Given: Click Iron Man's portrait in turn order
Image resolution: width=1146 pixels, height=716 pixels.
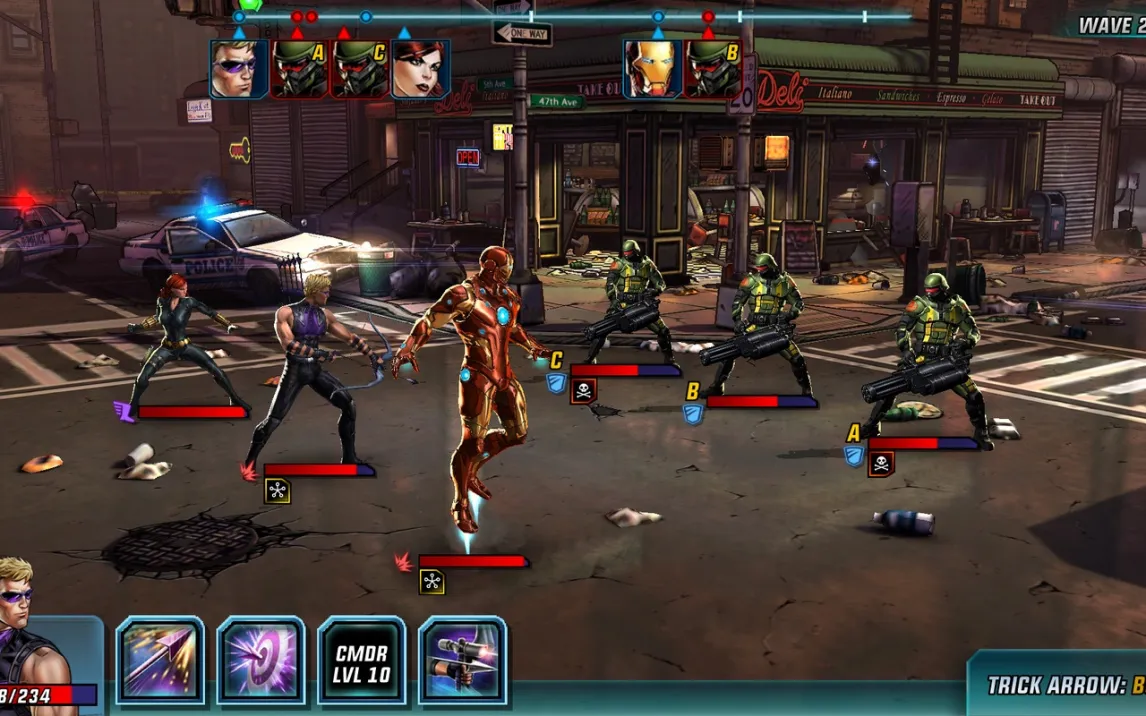Looking at the screenshot, I should coord(653,69).
